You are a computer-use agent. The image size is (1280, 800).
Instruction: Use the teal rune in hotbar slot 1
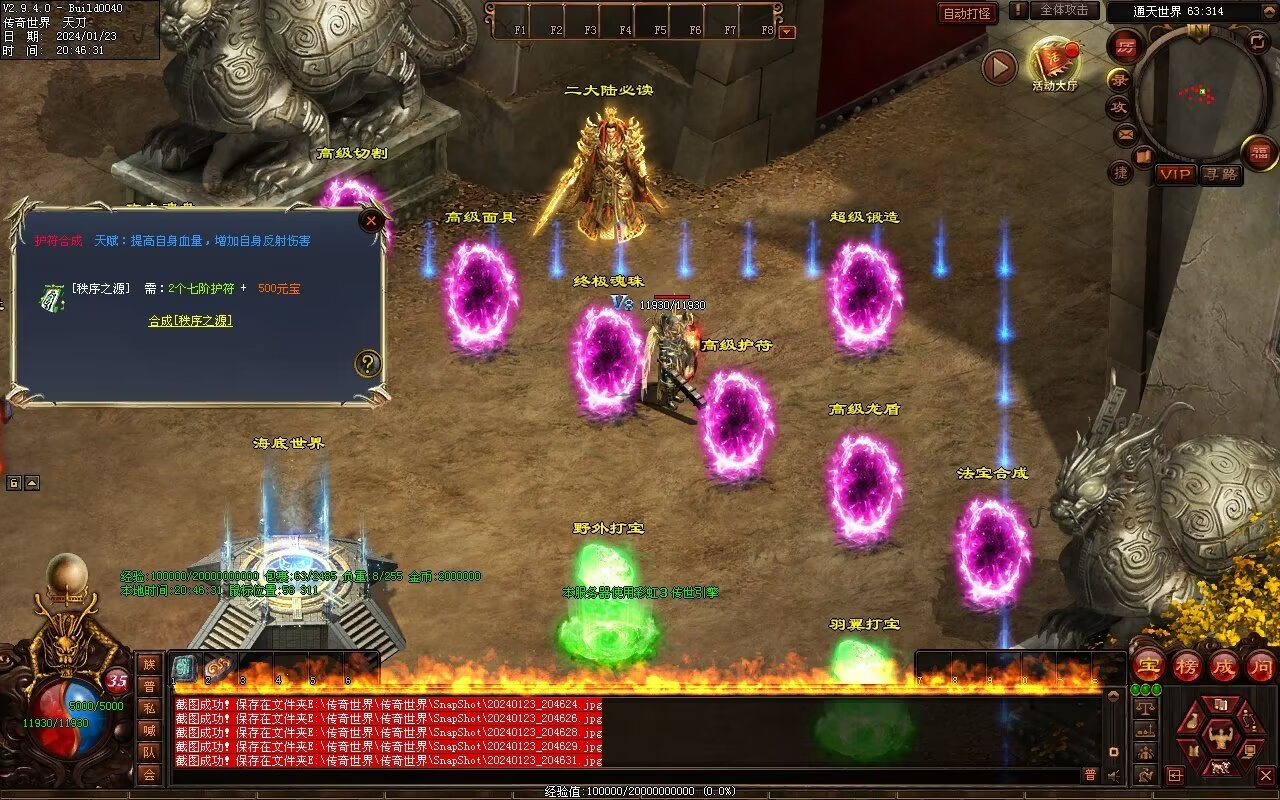[185, 668]
